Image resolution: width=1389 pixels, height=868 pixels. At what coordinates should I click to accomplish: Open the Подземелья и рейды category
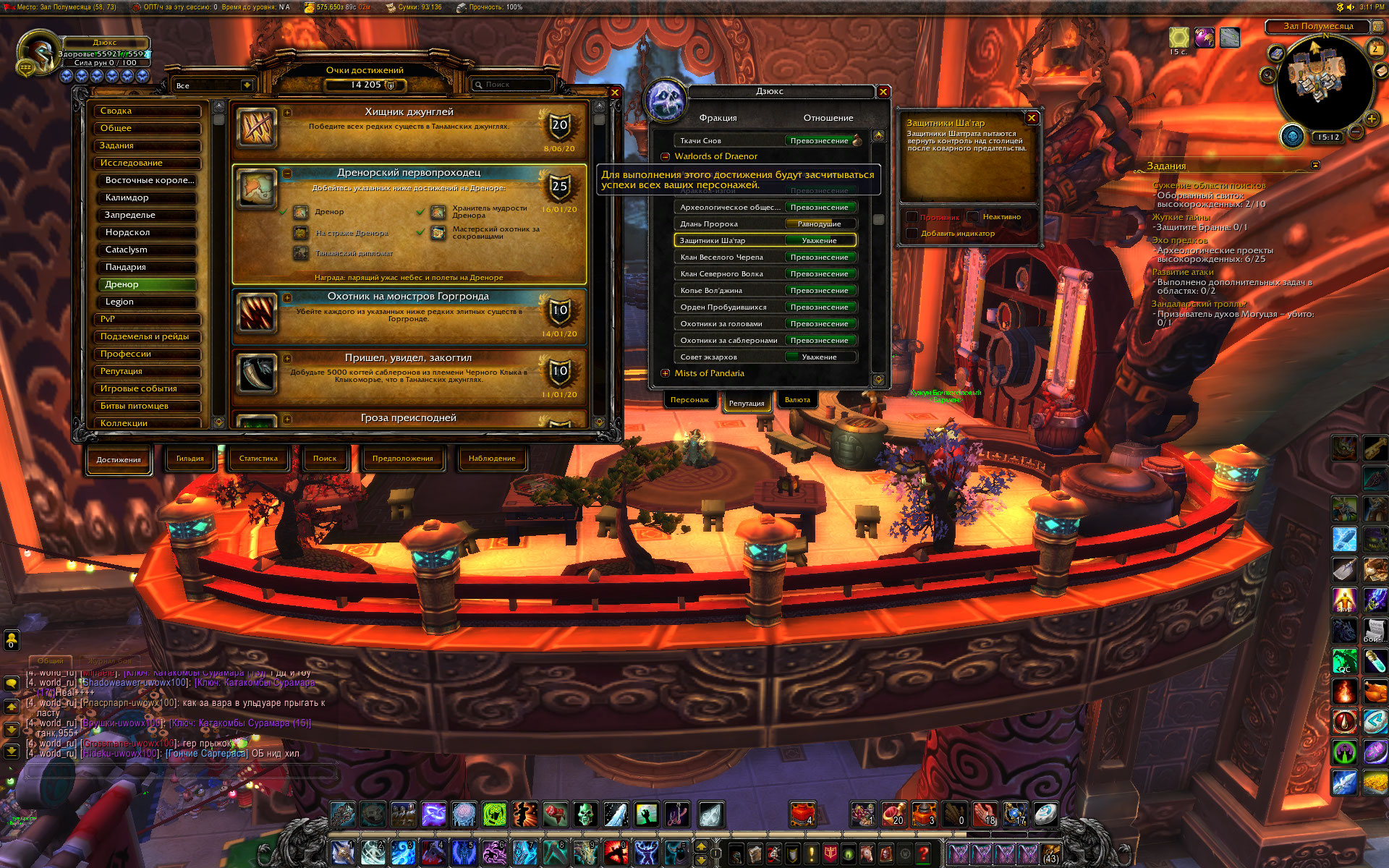[x=148, y=336]
